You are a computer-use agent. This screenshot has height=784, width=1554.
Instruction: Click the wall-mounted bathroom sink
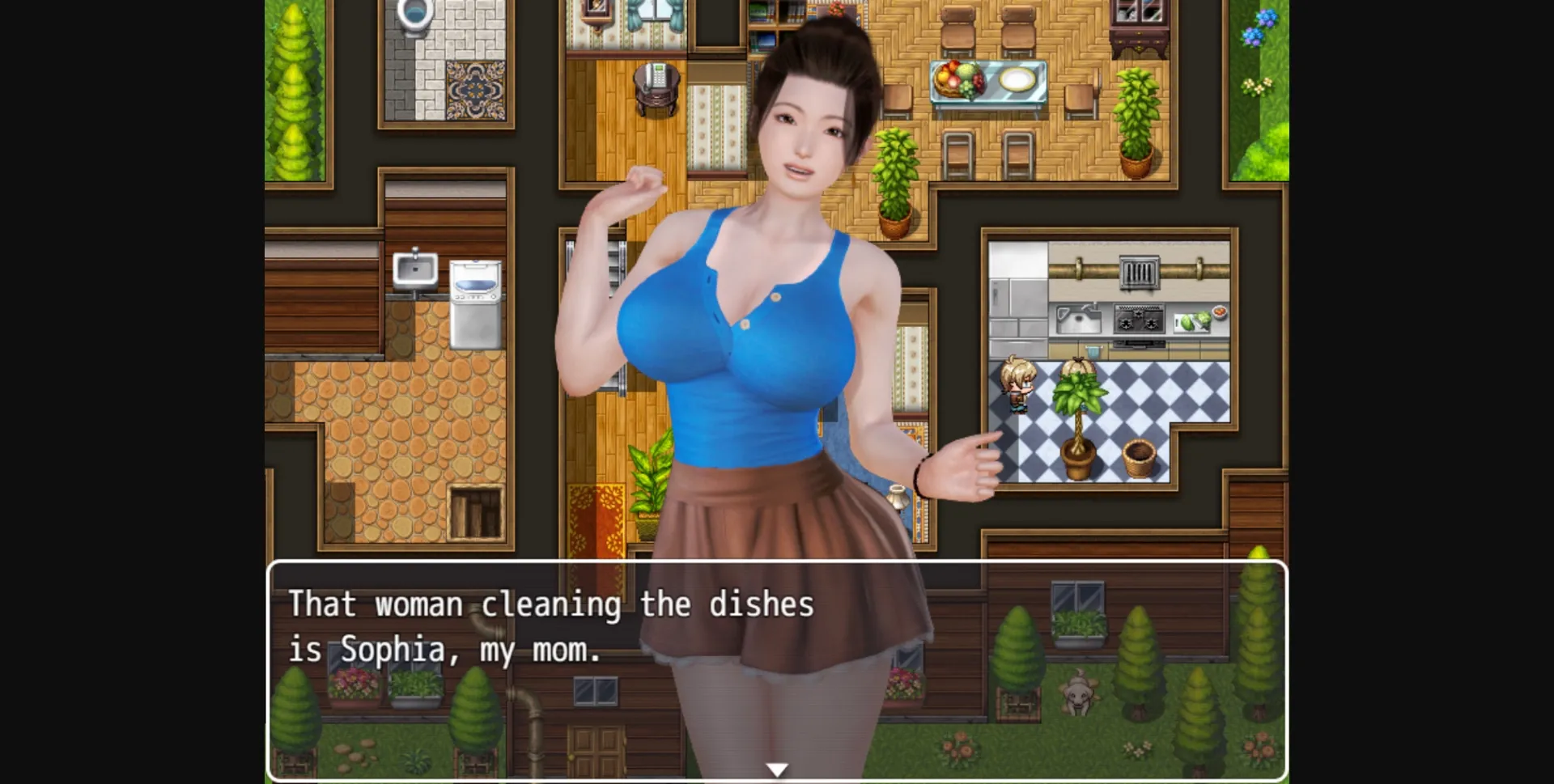click(x=413, y=267)
